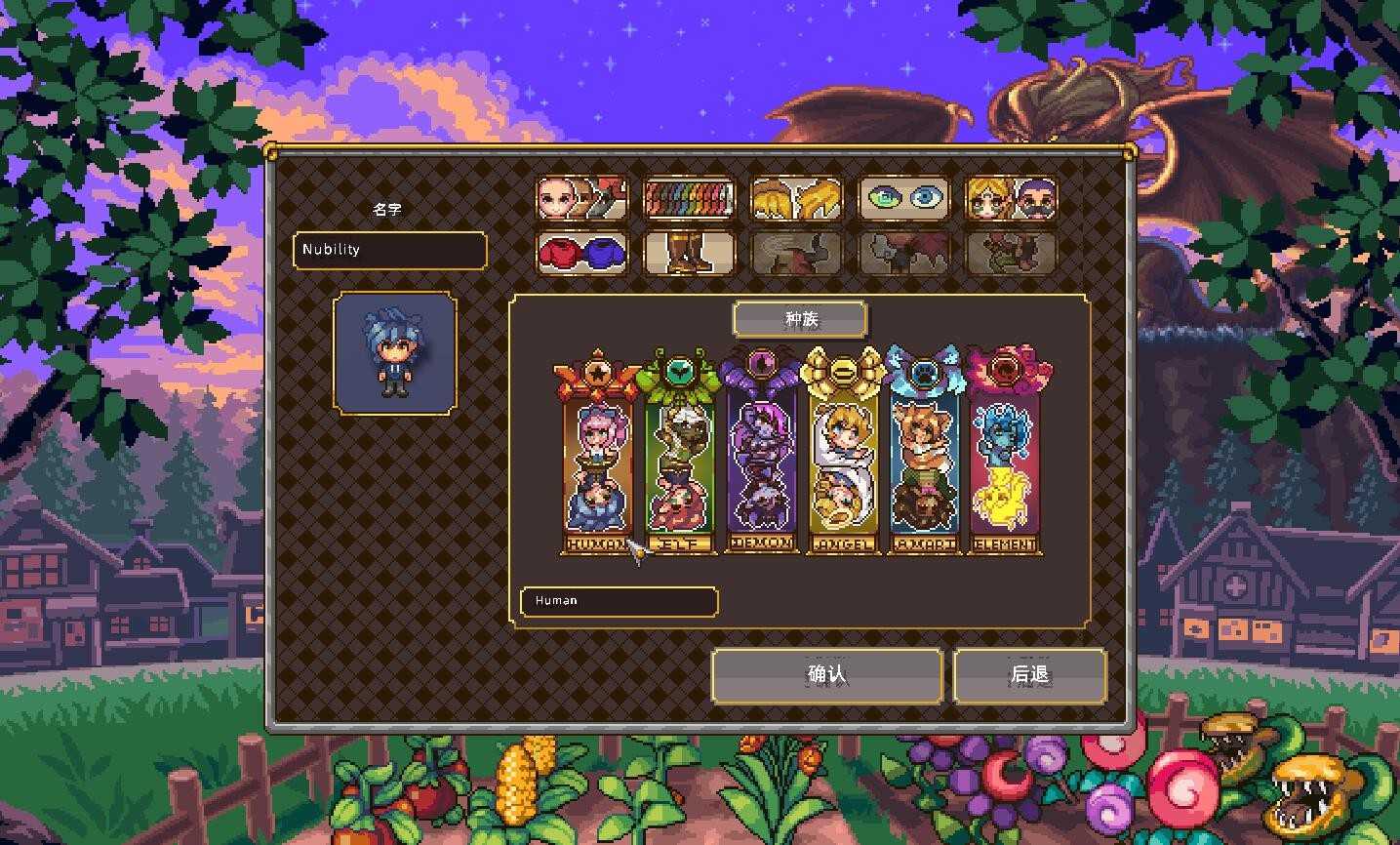Select the facial features tab with mustache
Viewport: 1400px width, 845px height.
[x=1011, y=198]
